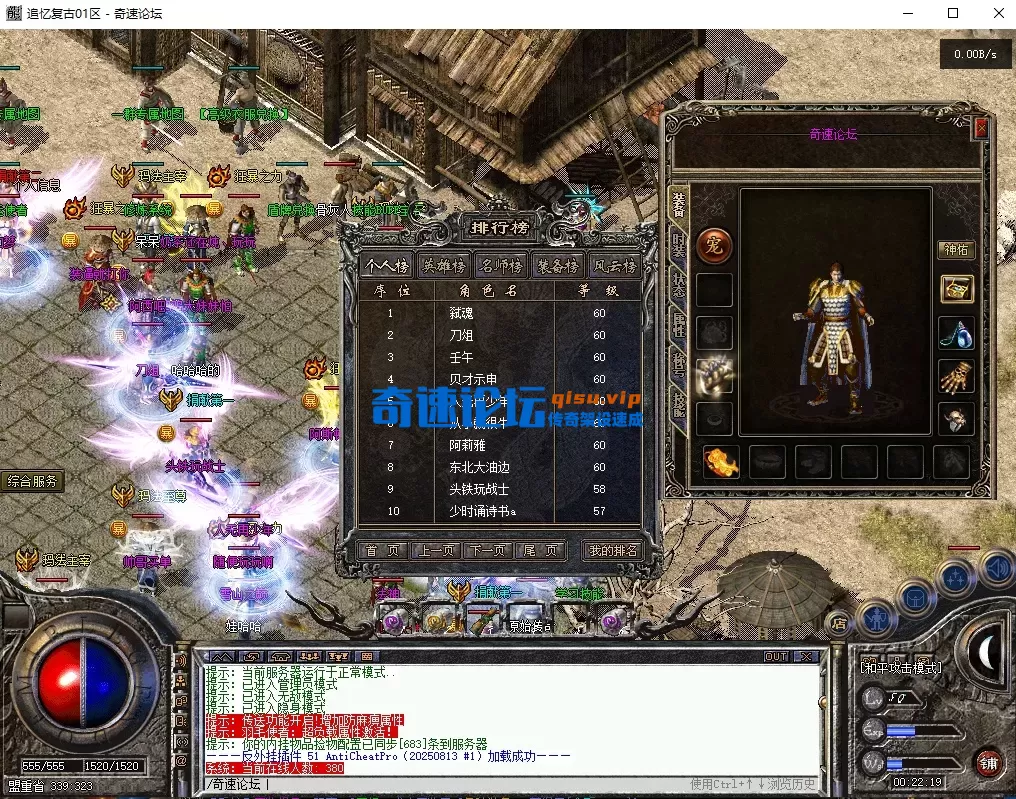
Task: Click the round red 宠 pet button
Action: [714, 245]
